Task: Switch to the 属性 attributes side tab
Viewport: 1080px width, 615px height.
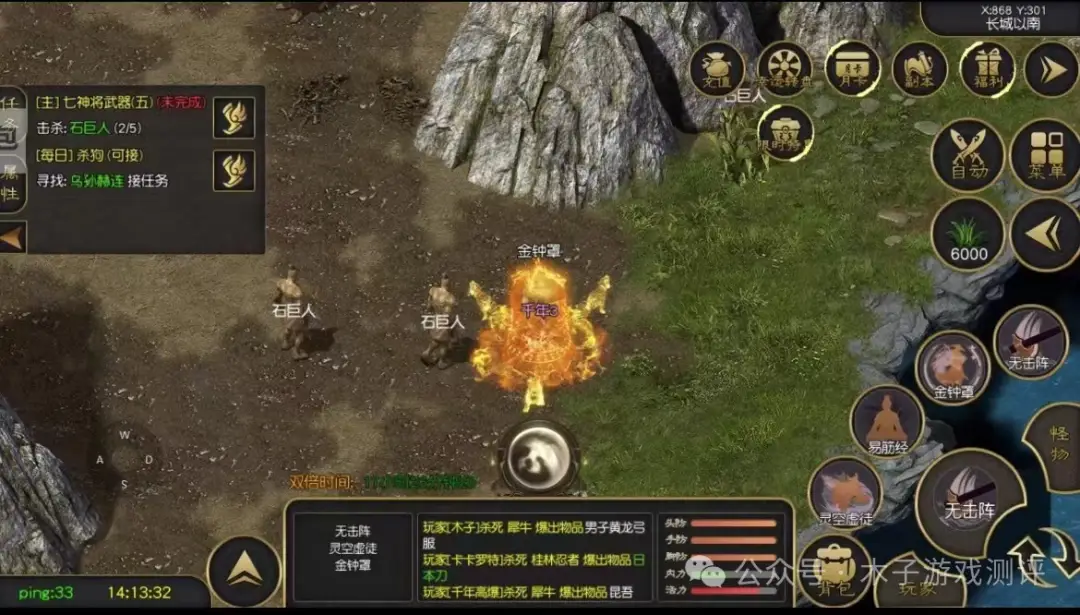Action: [x=10, y=182]
